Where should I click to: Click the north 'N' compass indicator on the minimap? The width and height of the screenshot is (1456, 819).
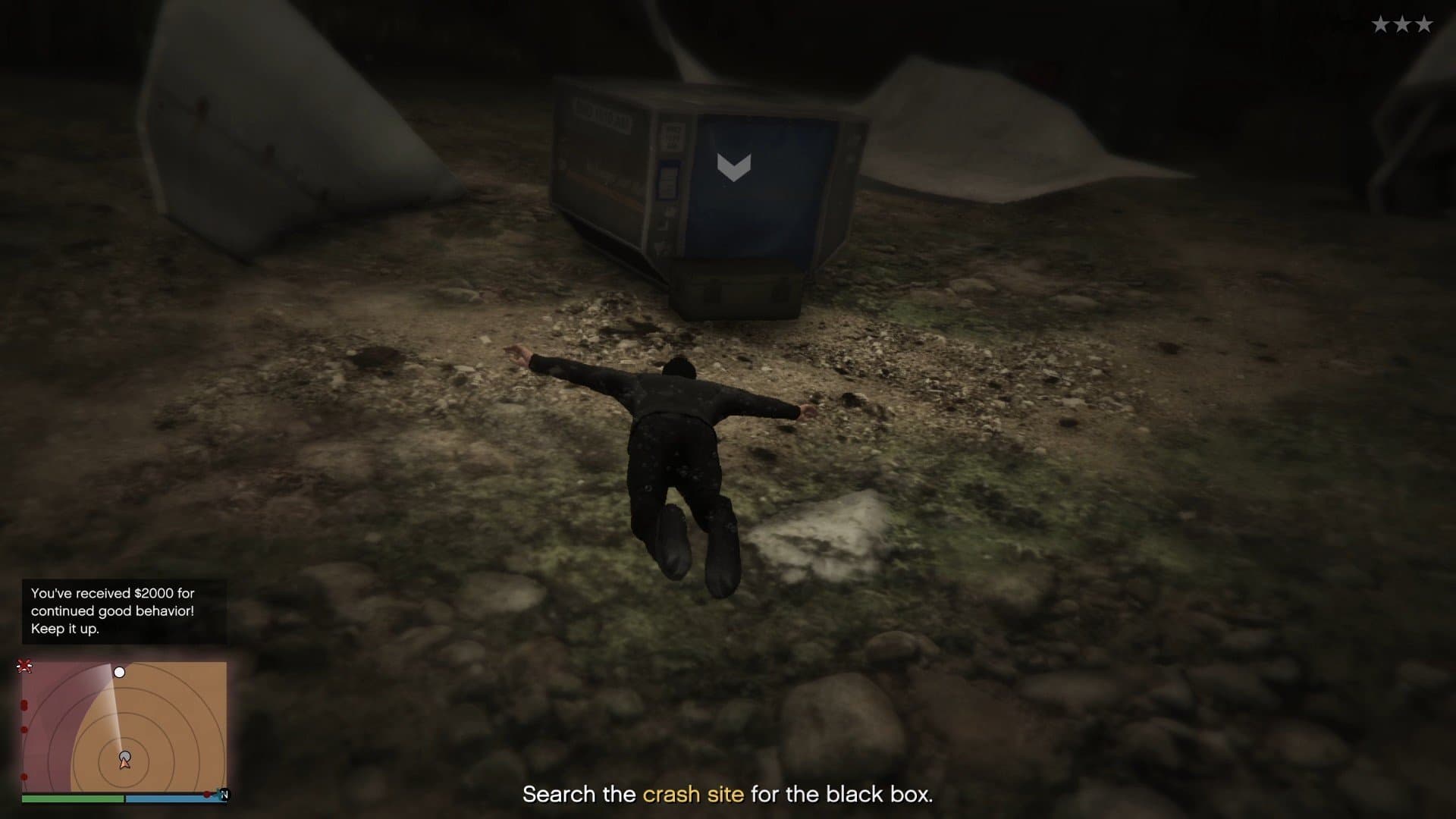click(x=224, y=793)
